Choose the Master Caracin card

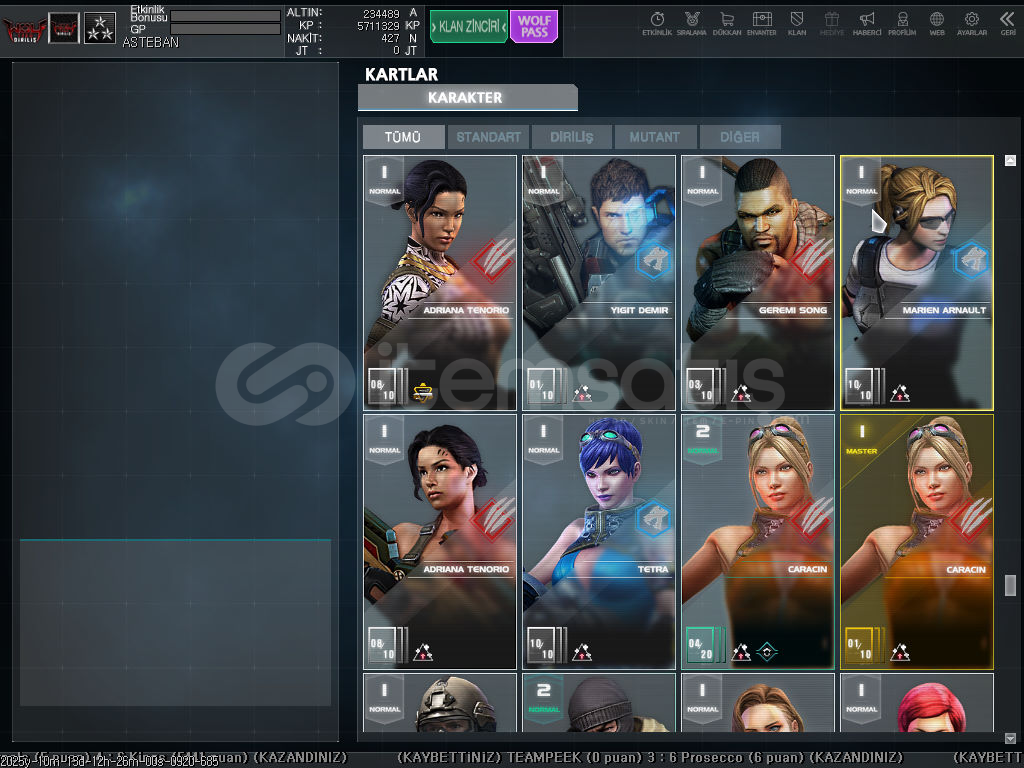[x=916, y=541]
